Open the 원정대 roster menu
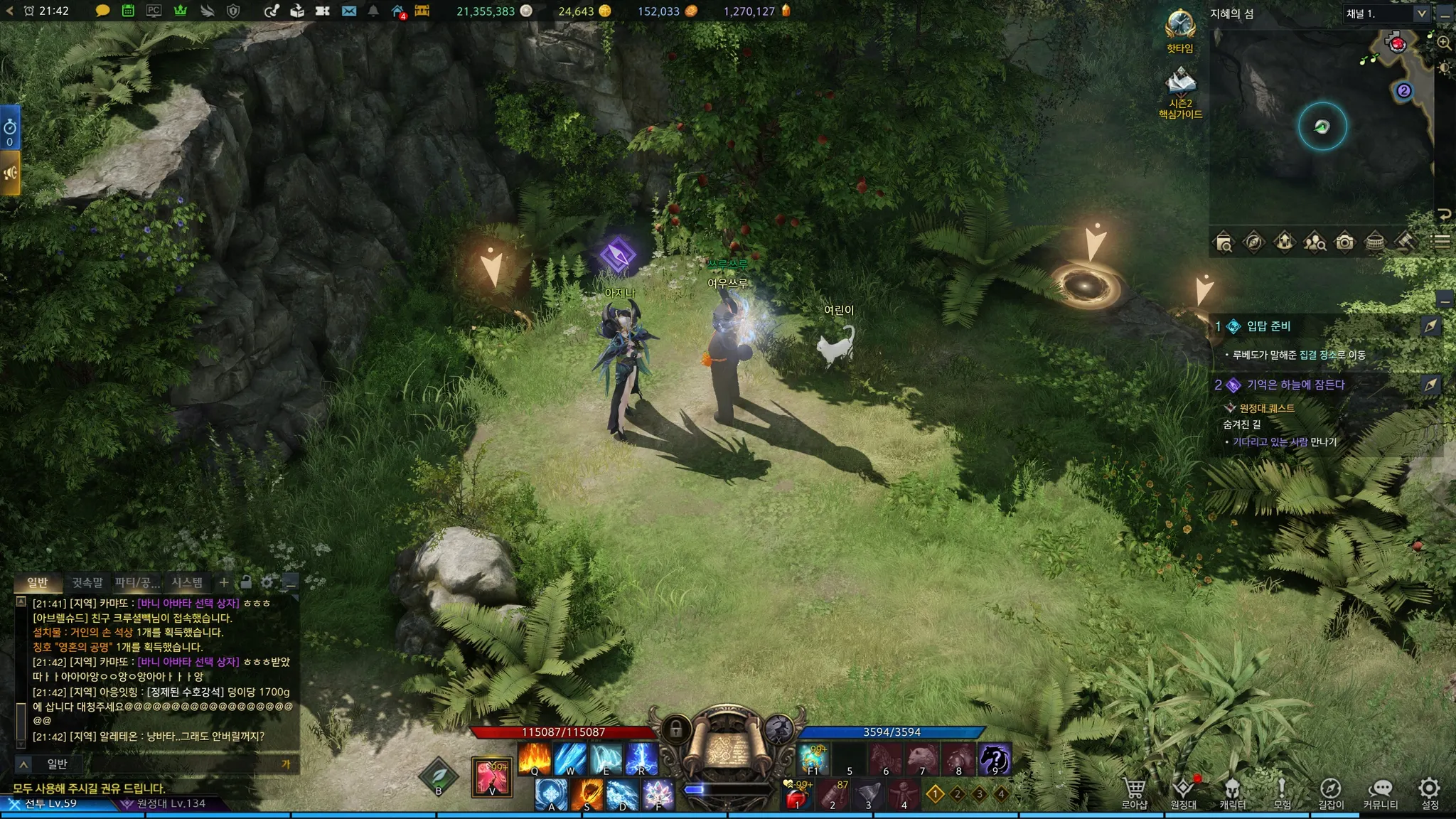Screen dimensions: 1456x819 click(1183, 792)
